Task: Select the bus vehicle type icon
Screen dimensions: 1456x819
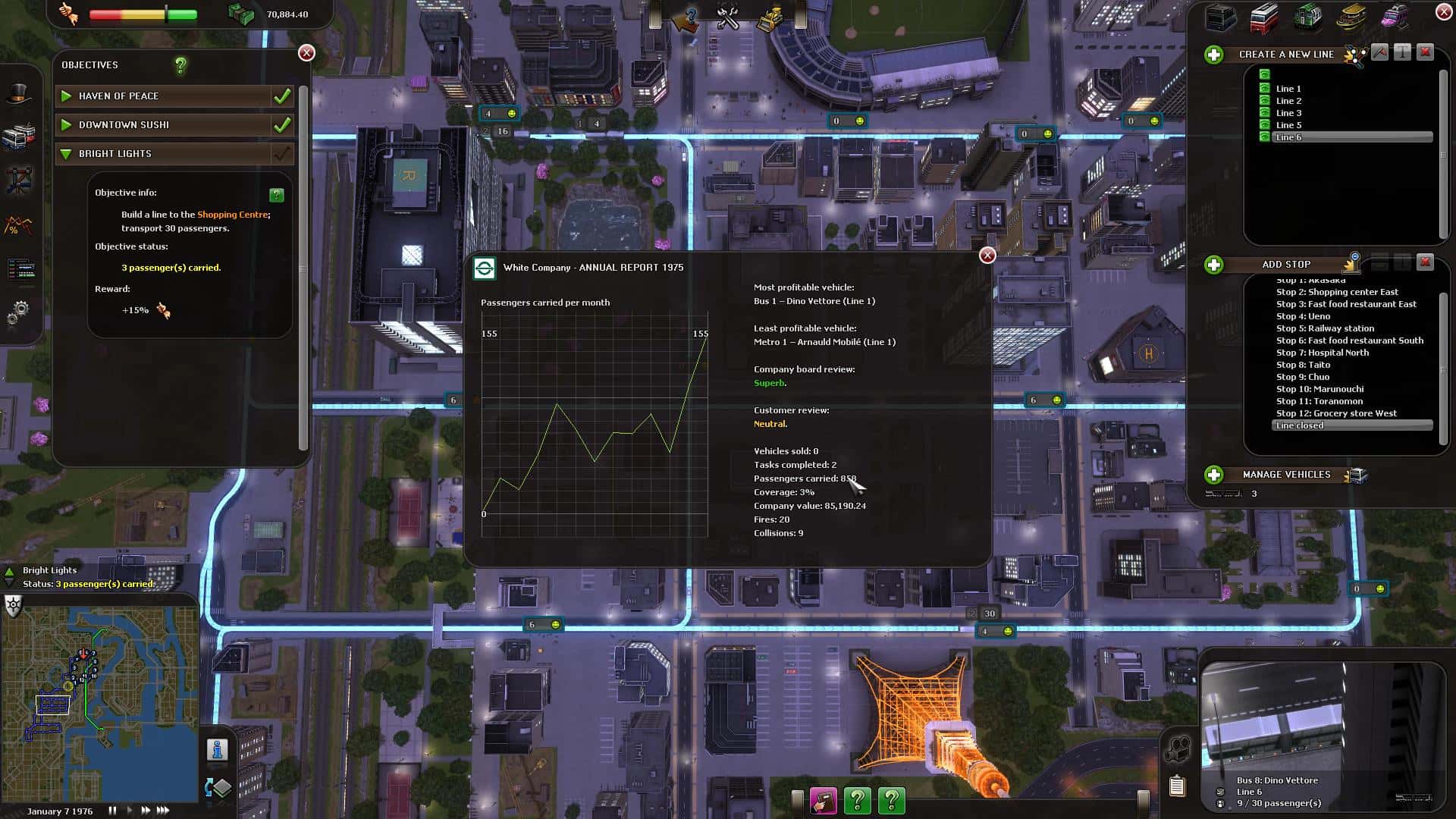Action: click(x=1219, y=17)
